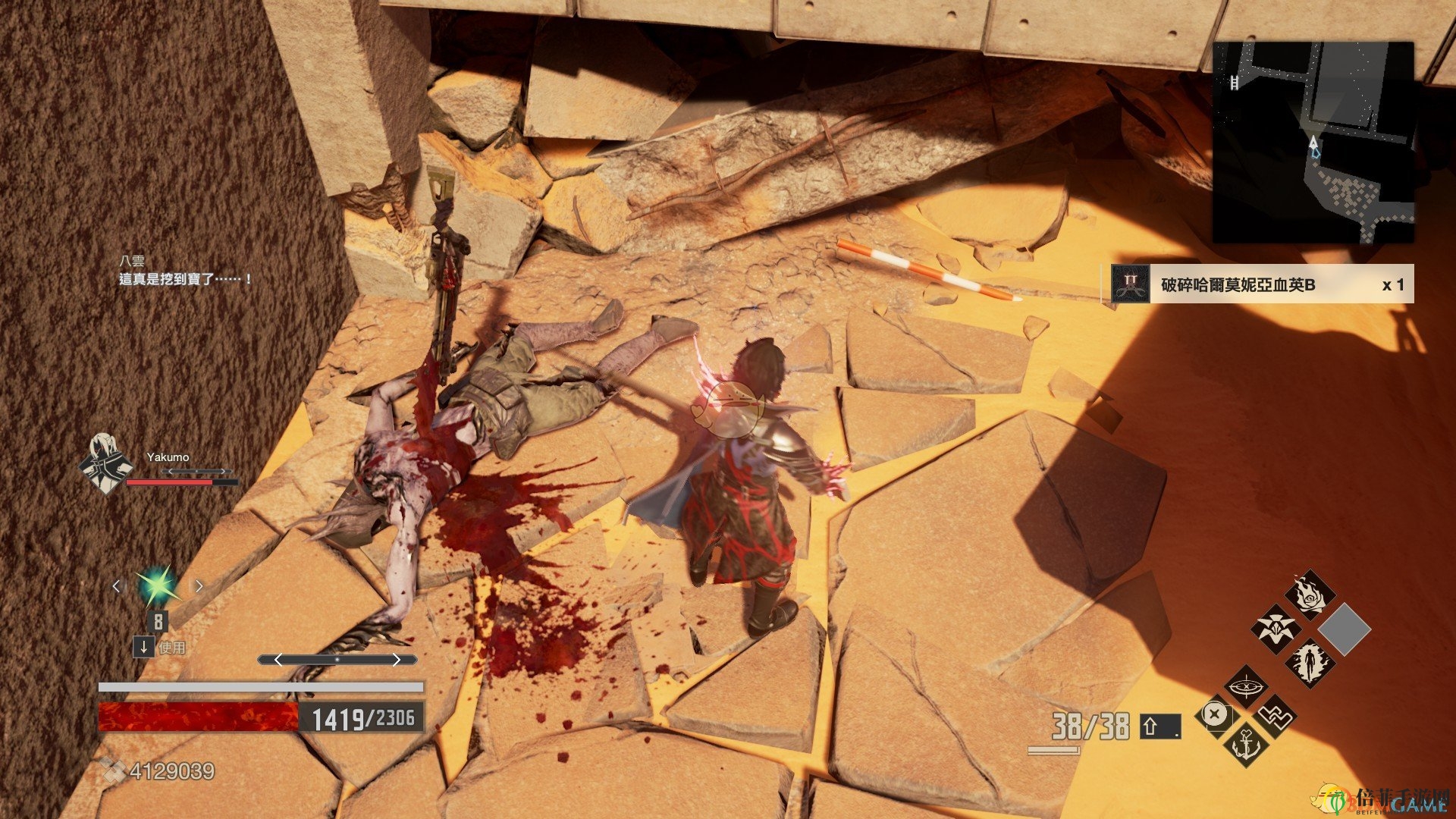1456x819 pixels.
Task: Open the minimap in the corner
Action: 1313,142
